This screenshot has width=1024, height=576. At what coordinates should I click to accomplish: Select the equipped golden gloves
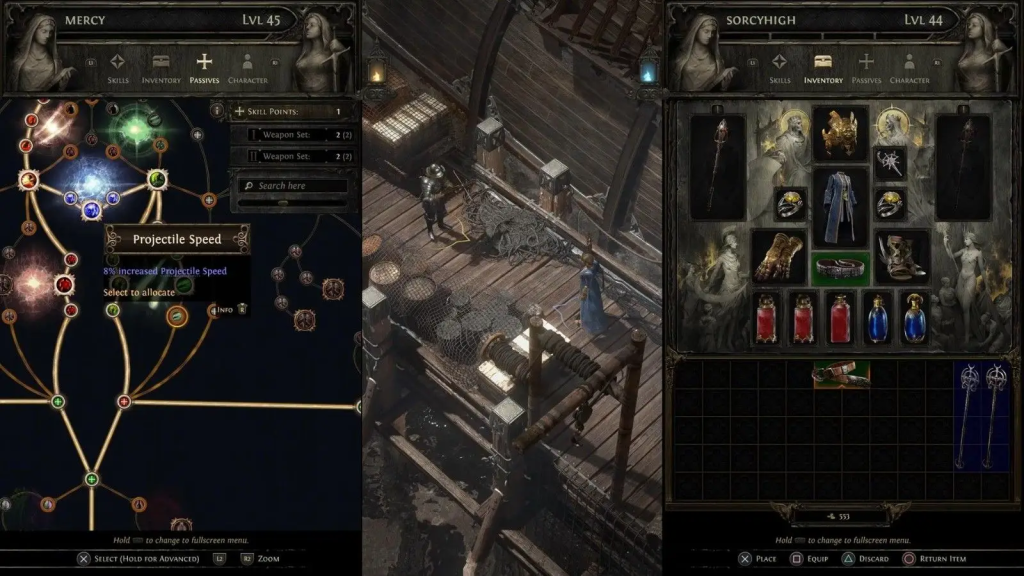point(779,257)
